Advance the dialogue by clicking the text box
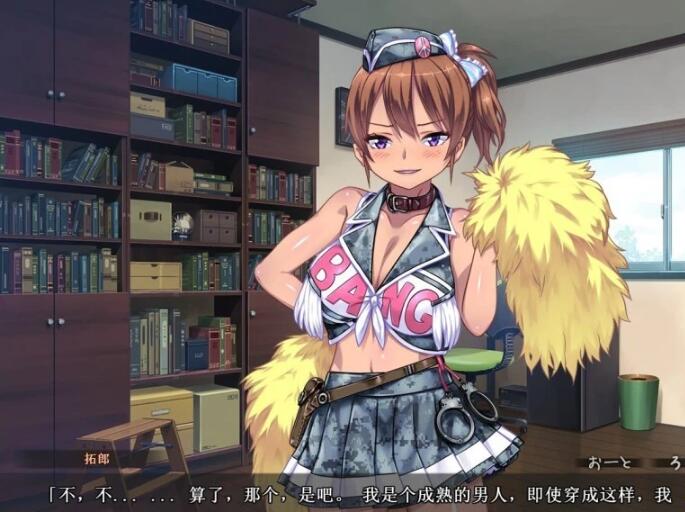This screenshot has height=512, width=685. click(x=342, y=493)
